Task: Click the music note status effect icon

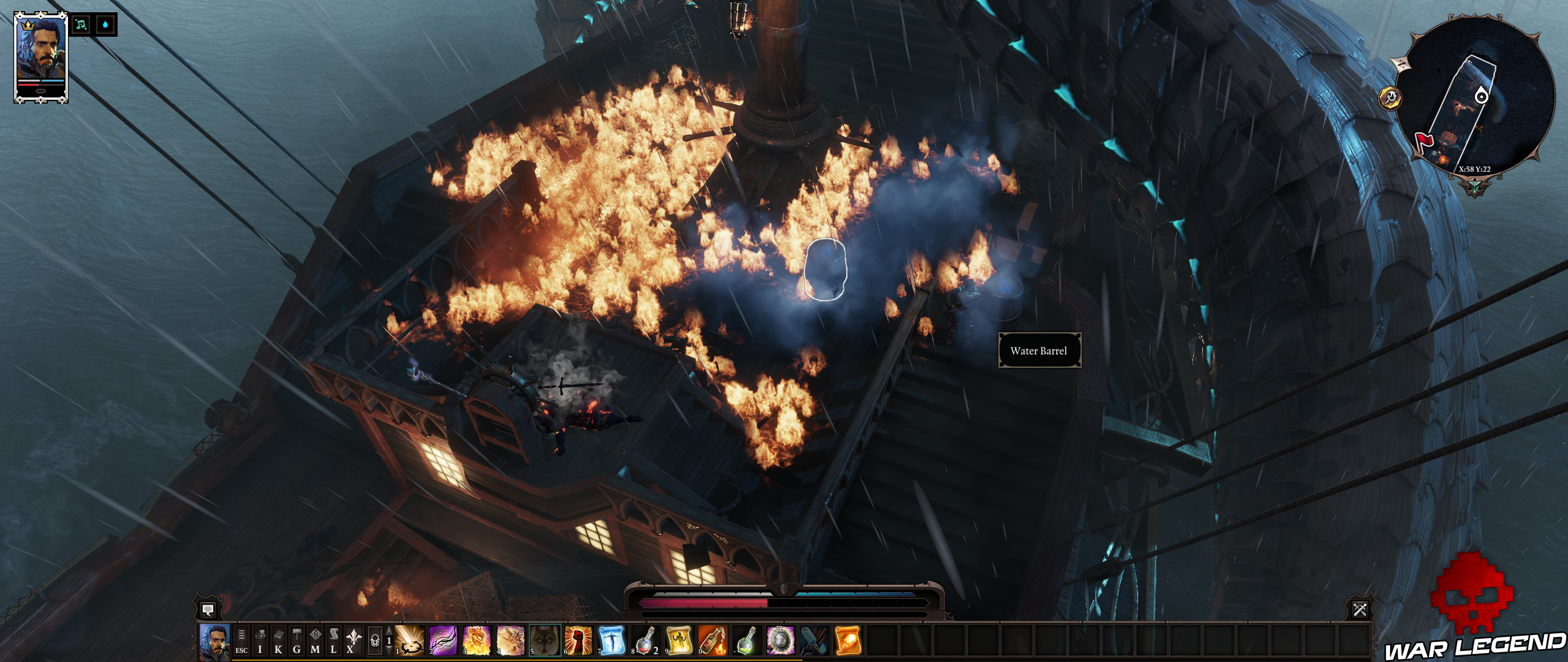Action: [x=80, y=26]
